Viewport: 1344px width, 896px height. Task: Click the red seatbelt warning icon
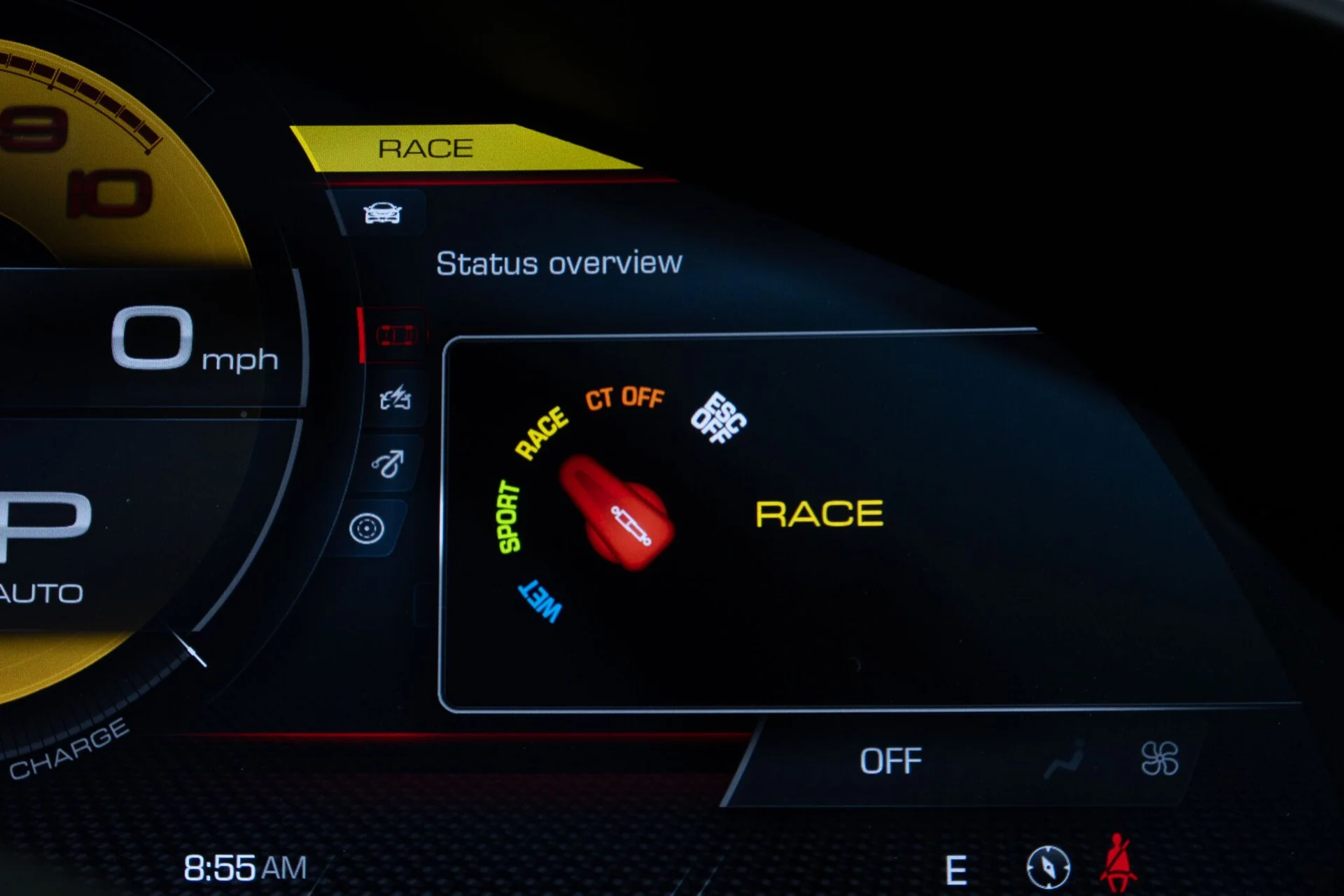click(1118, 863)
